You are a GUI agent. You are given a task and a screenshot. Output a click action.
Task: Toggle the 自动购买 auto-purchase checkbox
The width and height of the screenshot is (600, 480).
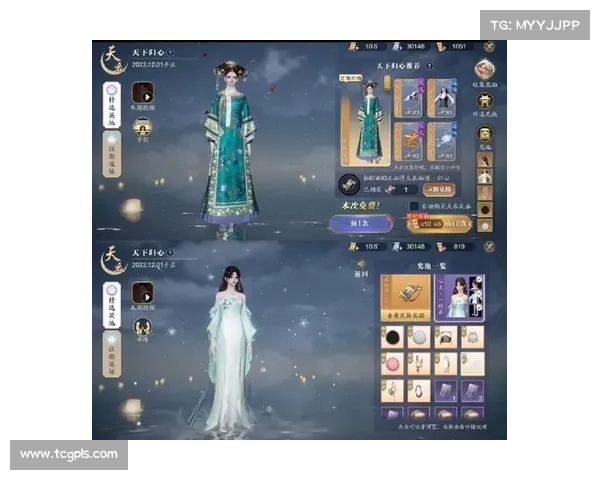pyautogui.click(x=413, y=206)
